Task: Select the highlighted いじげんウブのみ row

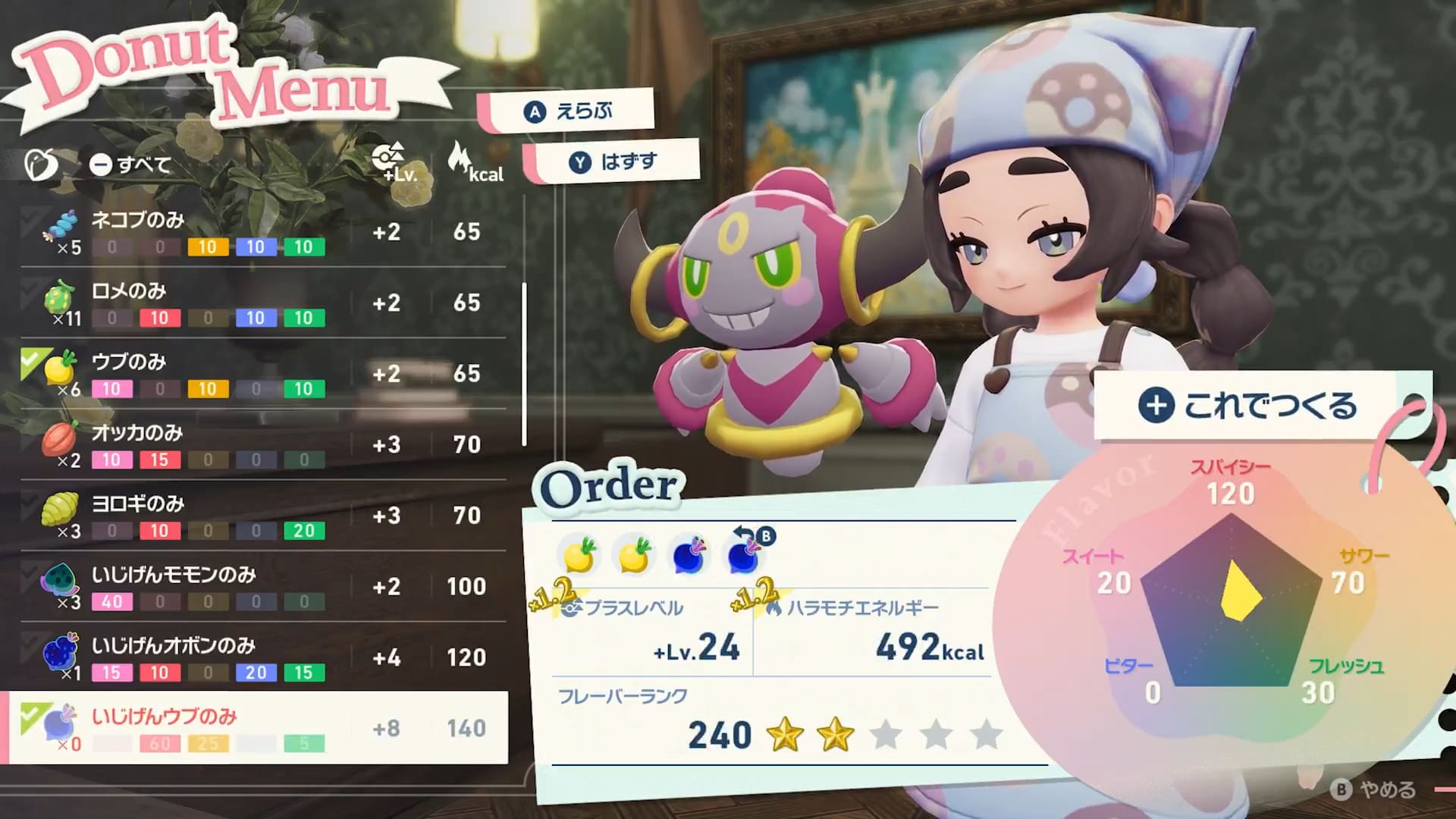Action: tap(258, 728)
